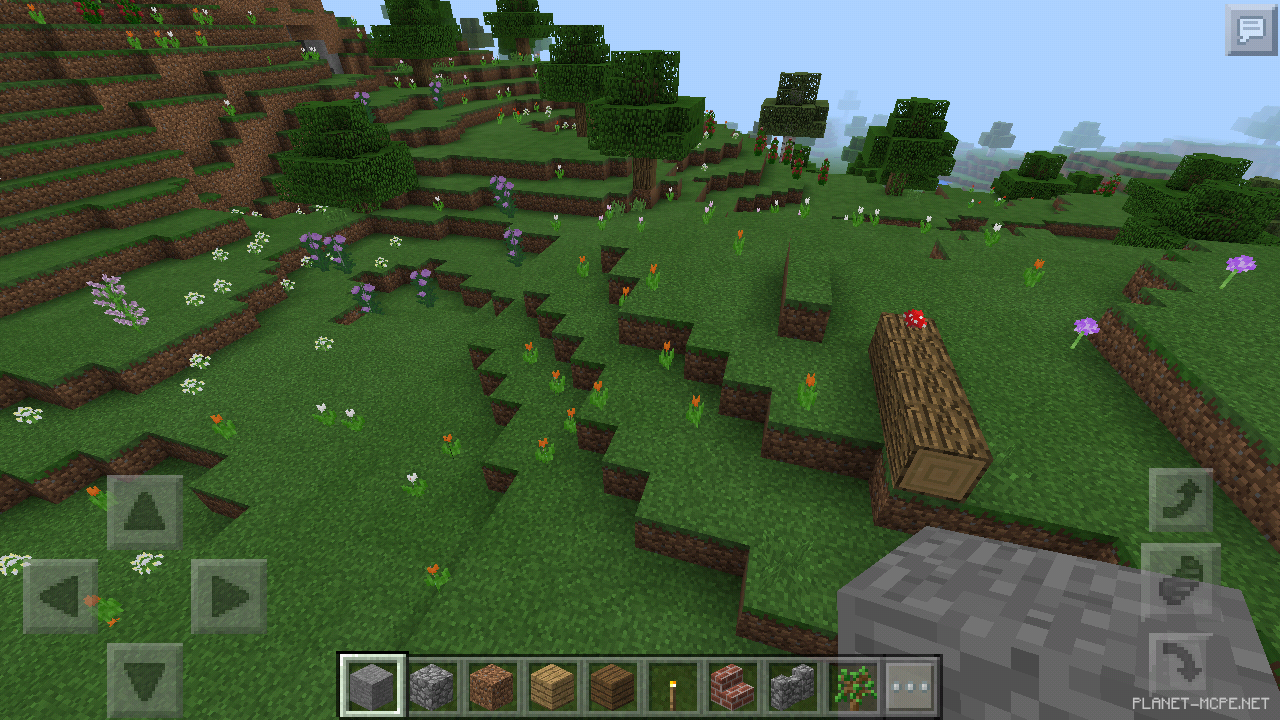This screenshot has height=720, width=1280.
Task: Tap the move right arrow
Action: pyautogui.click(x=228, y=597)
